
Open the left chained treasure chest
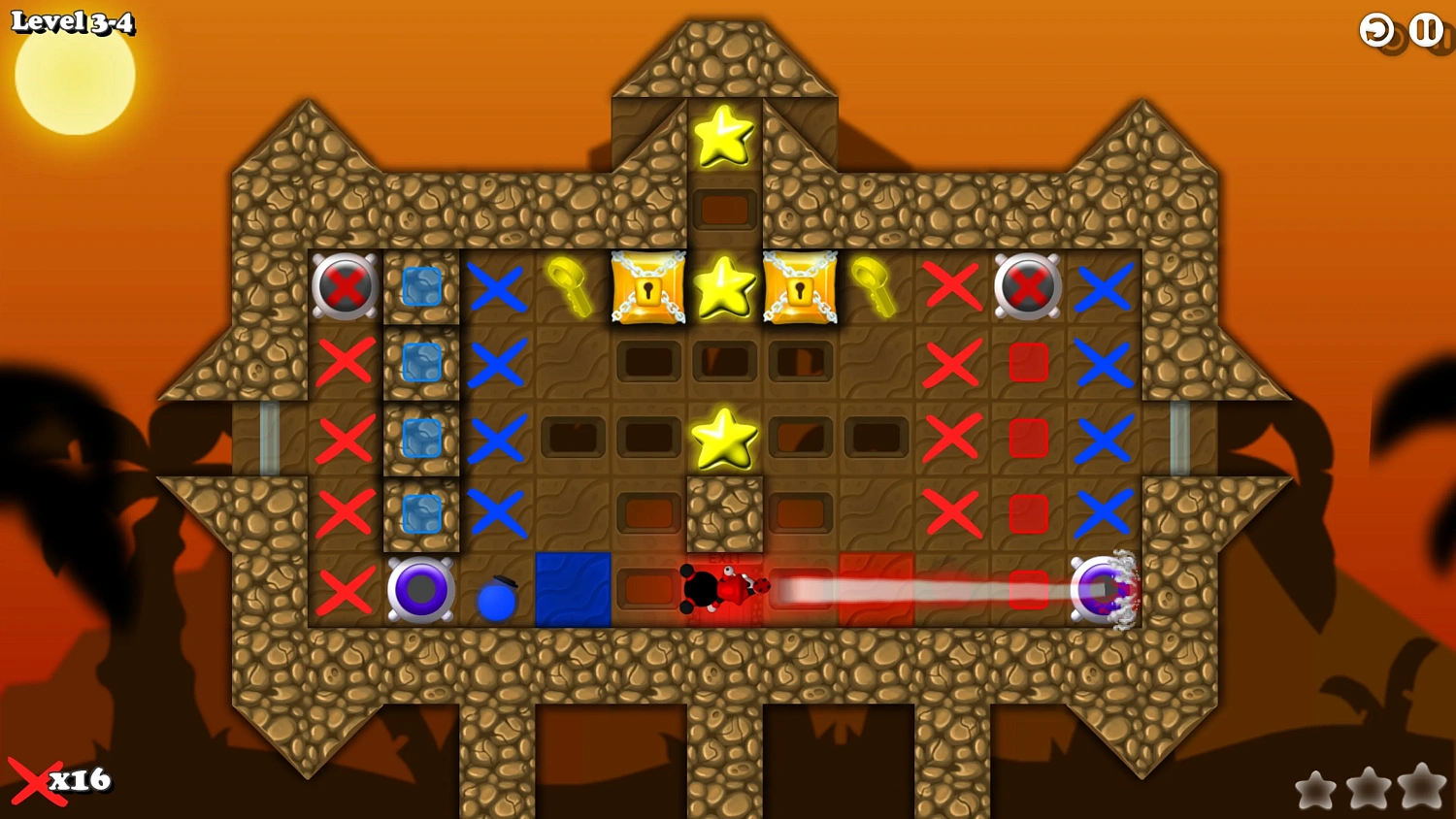pos(647,287)
